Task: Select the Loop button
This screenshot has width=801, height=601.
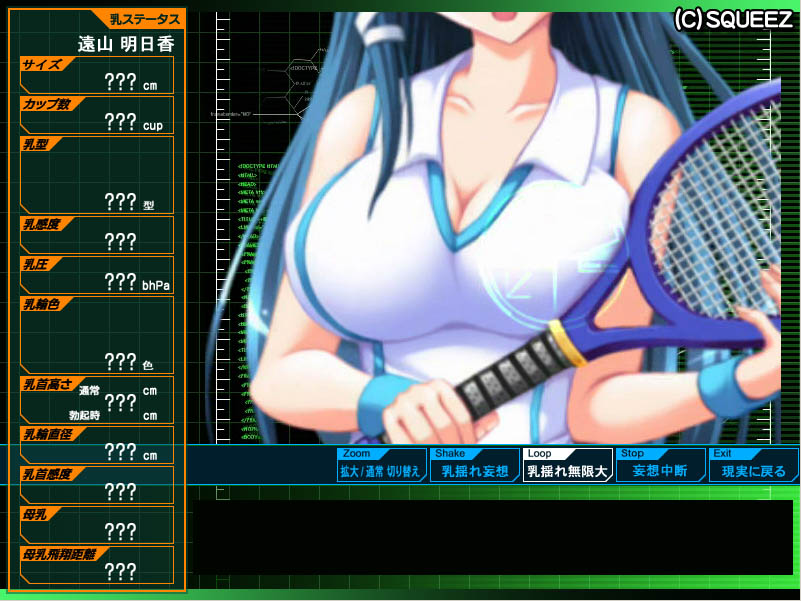Action: (567, 465)
